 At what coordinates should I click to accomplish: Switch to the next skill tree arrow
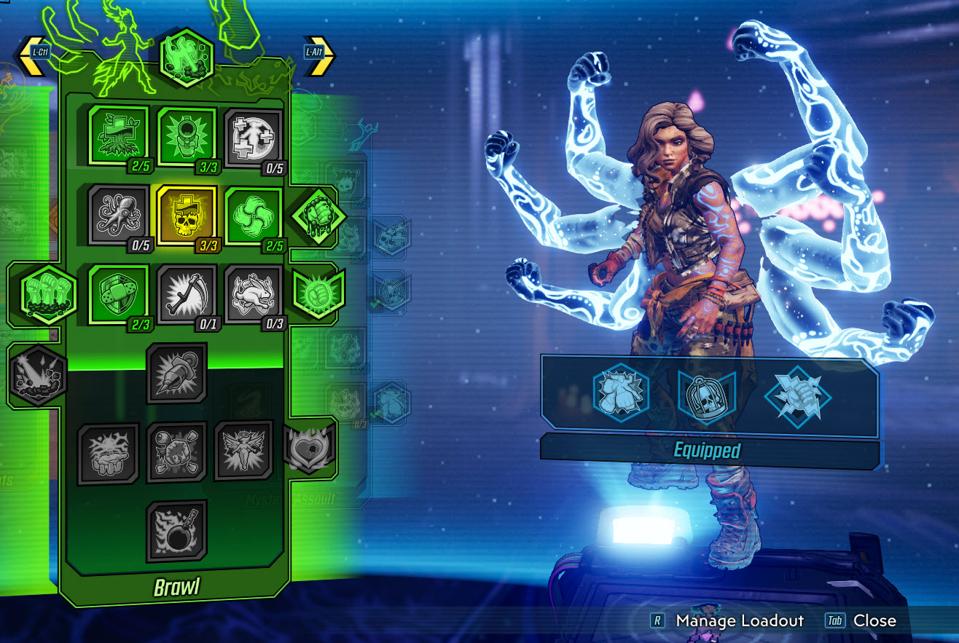(319, 56)
